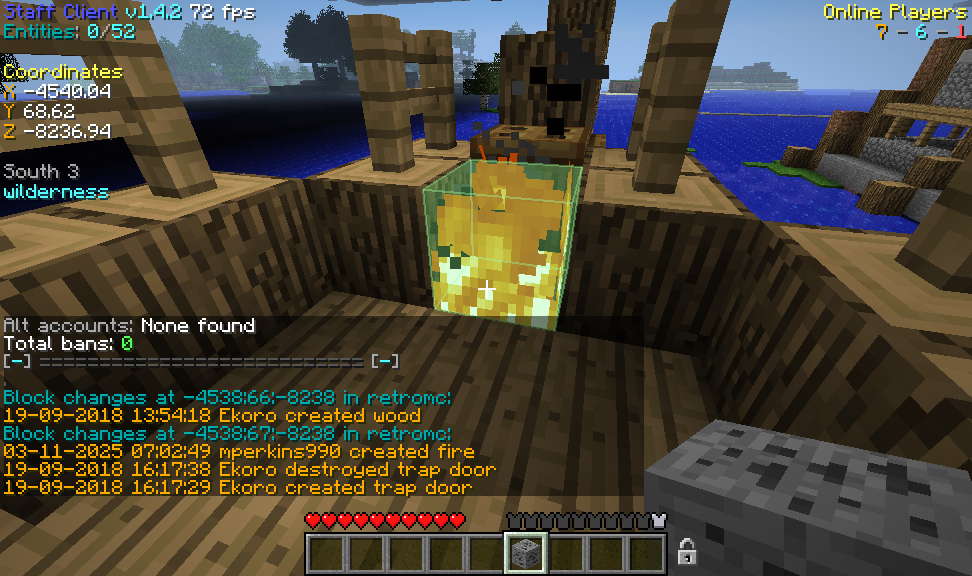This screenshot has width=972, height=576.
Task: Select the stone block hotbar slot
Action: pyautogui.click(x=525, y=553)
